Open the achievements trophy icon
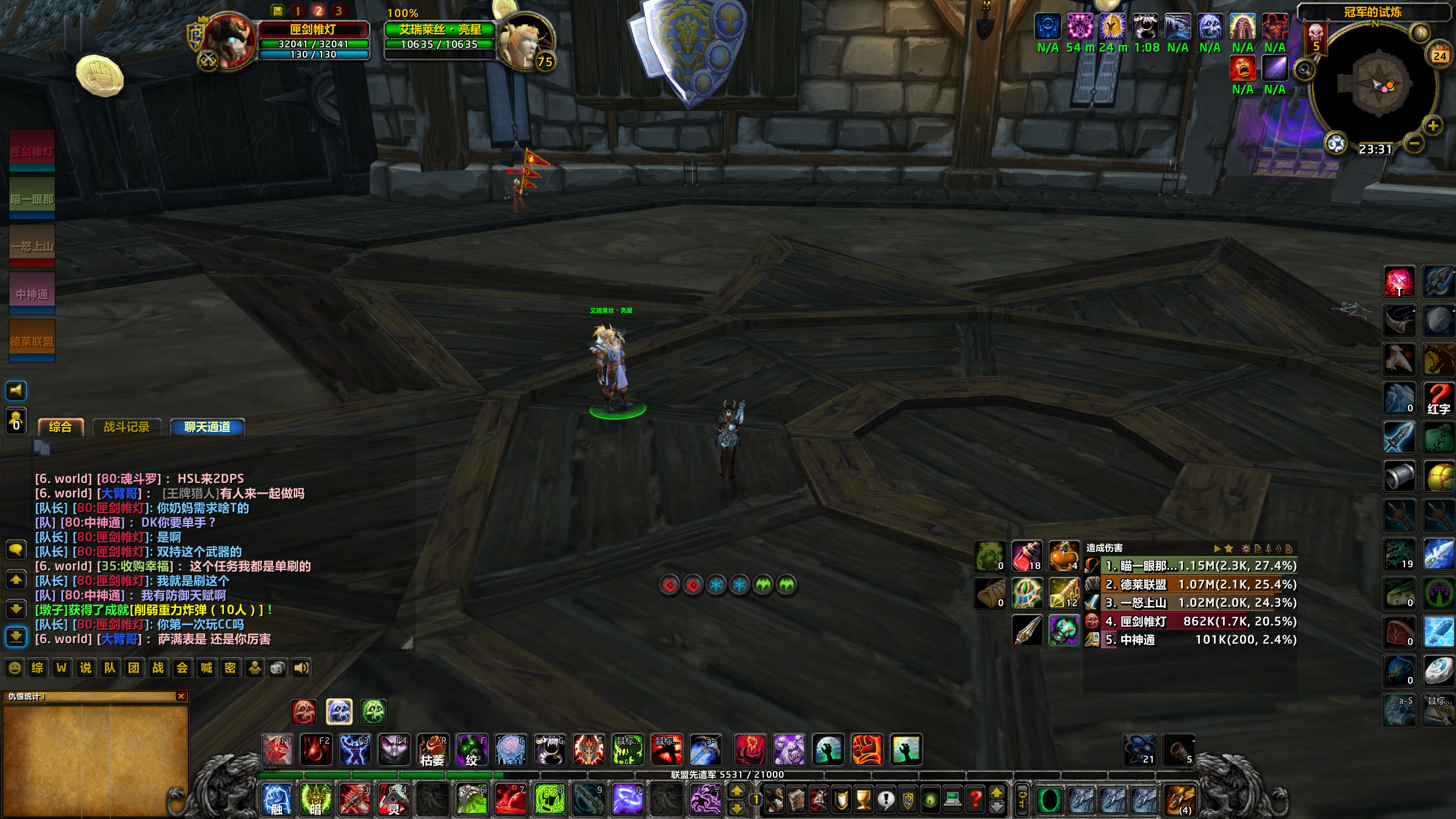Screen dimensions: 1456x819 coord(863,800)
